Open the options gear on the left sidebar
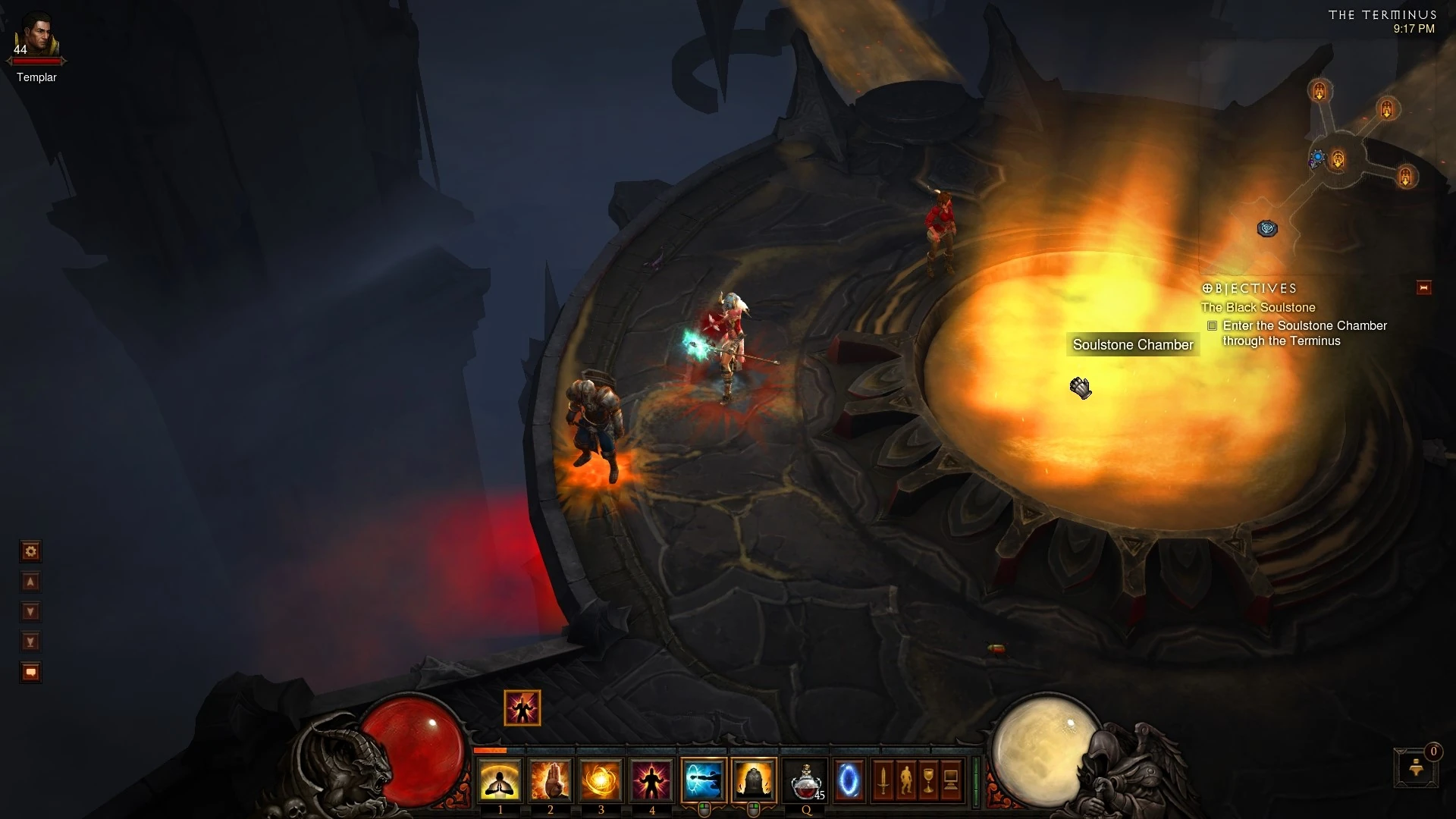The image size is (1456, 819). 30,552
